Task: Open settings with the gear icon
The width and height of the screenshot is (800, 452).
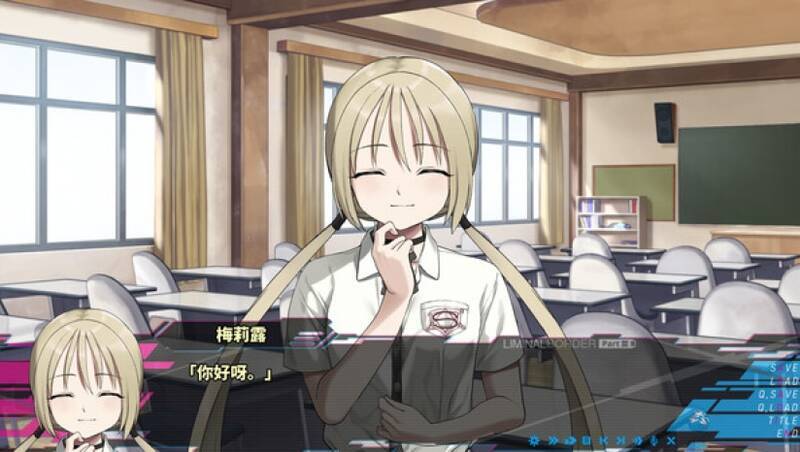Action: tap(536, 440)
